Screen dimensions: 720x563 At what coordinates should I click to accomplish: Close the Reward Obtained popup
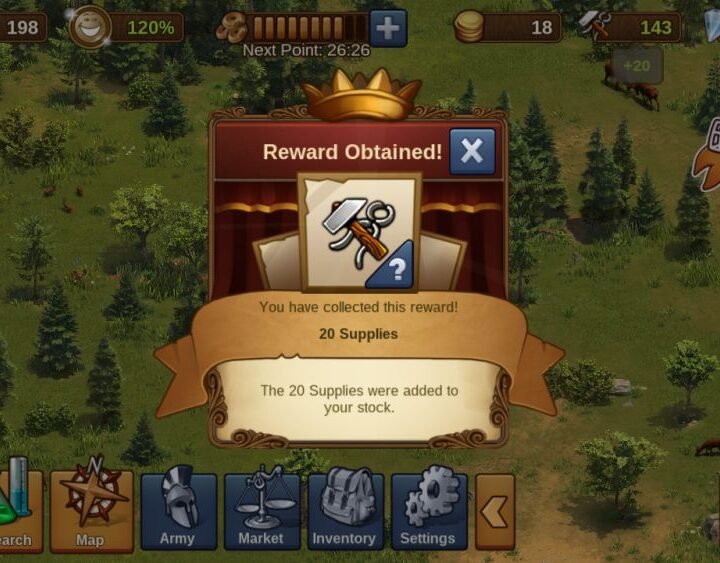472,152
